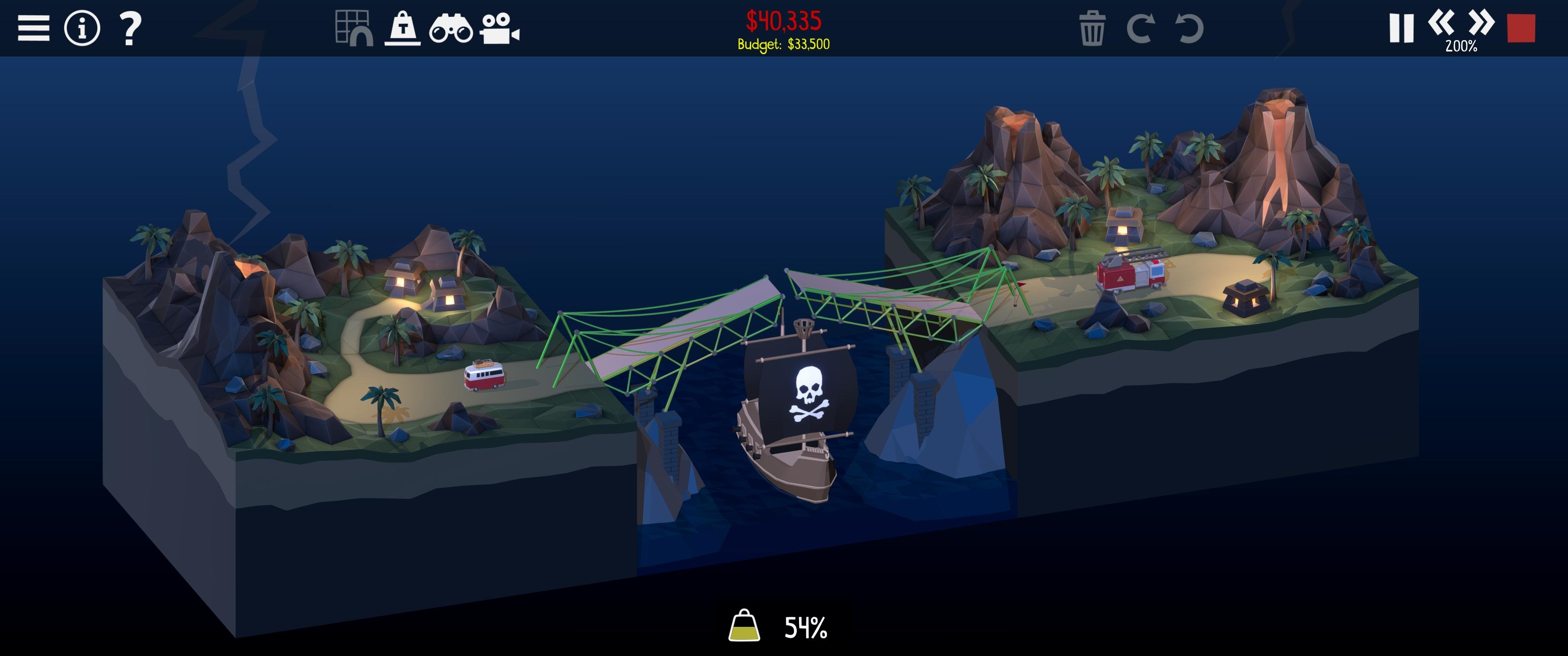1568x656 pixels.
Task: Redo the last bridge edit
Action: [1140, 29]
